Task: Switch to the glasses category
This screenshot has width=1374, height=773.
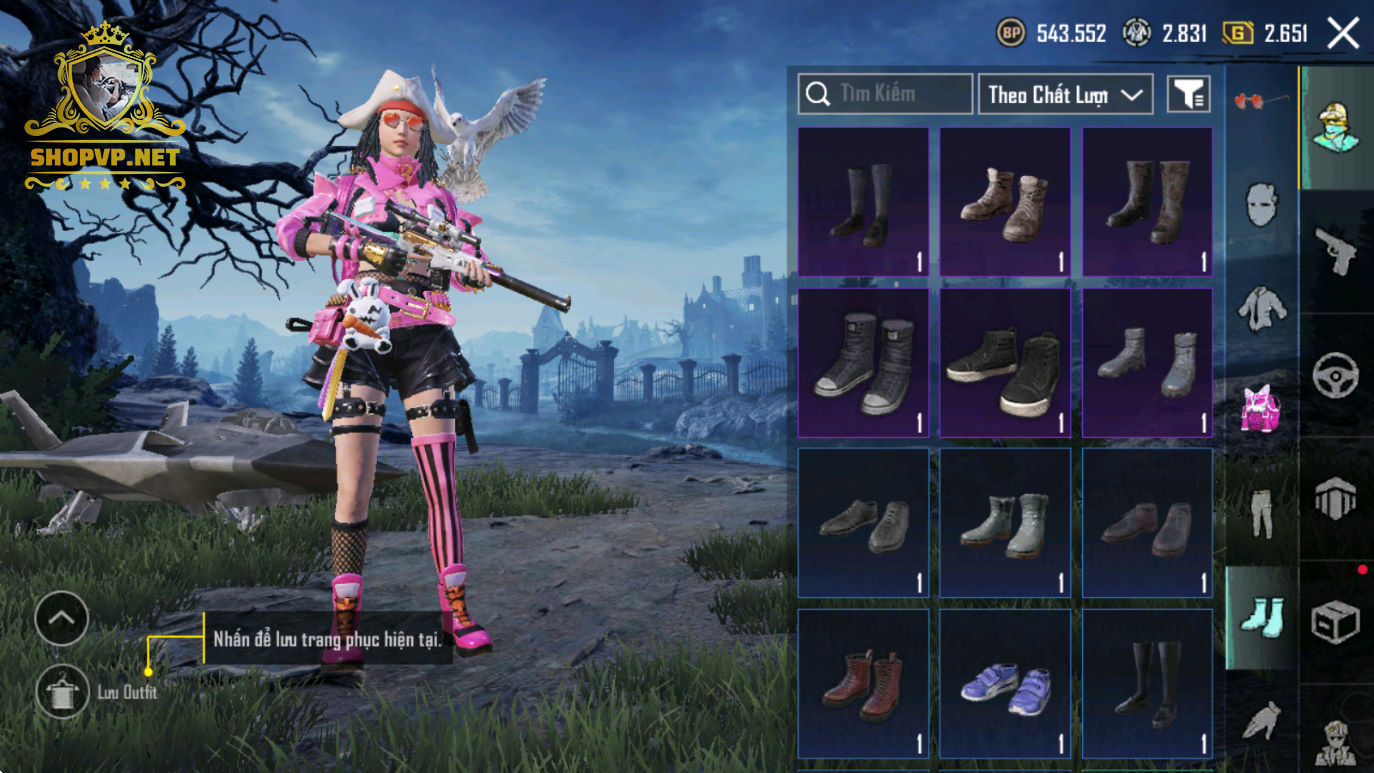Action: pos(1261,101)
